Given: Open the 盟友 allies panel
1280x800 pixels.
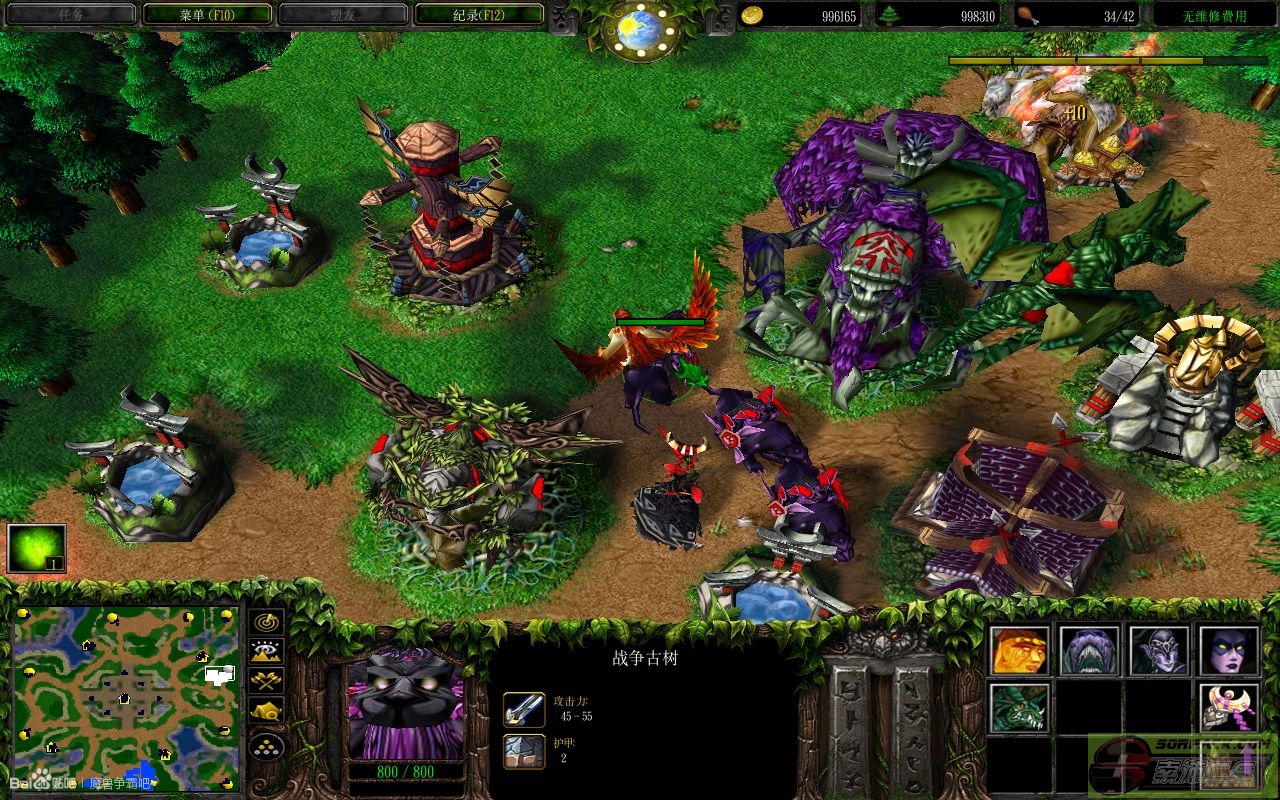Looking at the screenshot, I should pos(343,14).
